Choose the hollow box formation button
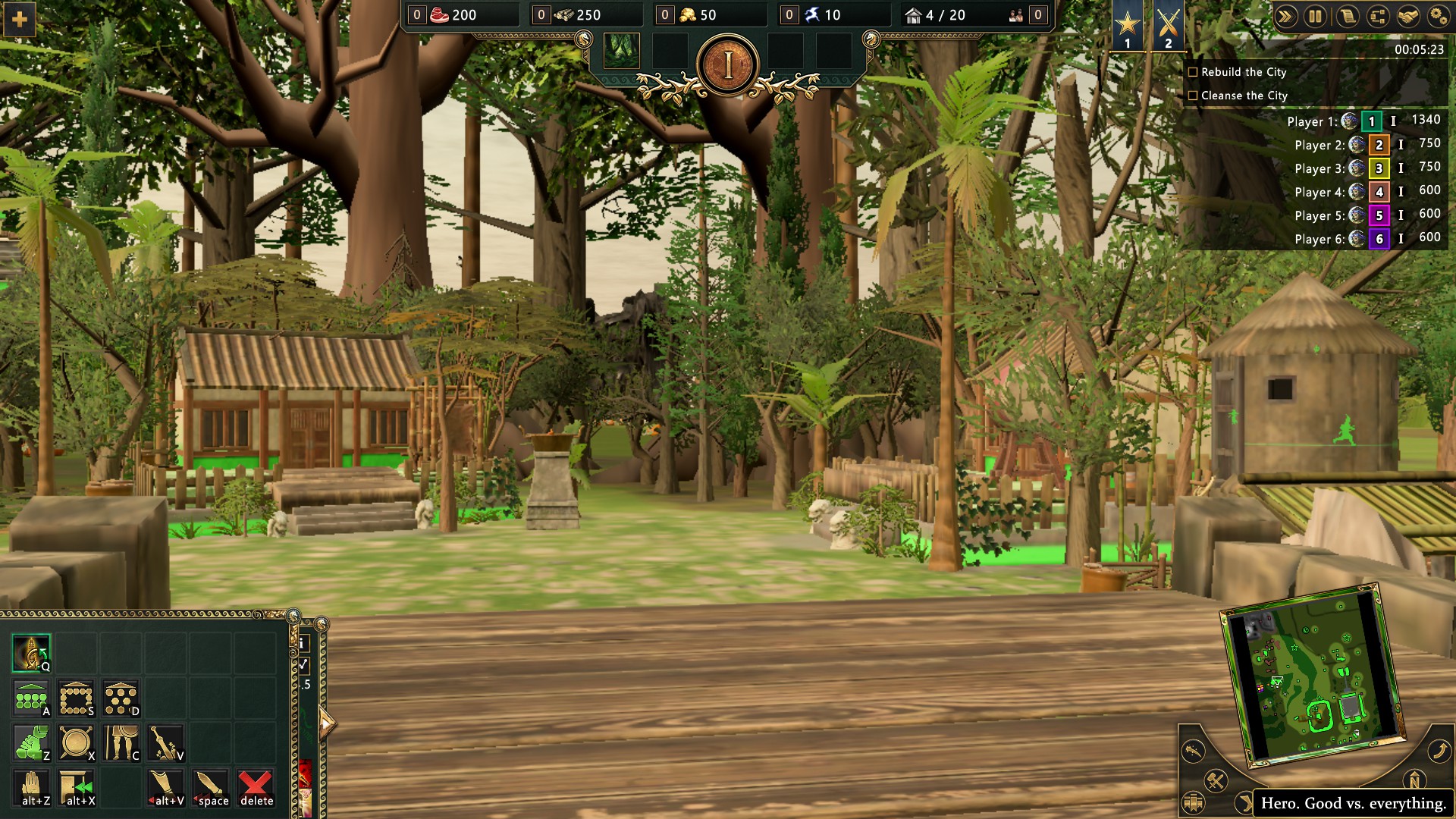The height and width of the screenshot is (819, 1456). tap(76, 698)
